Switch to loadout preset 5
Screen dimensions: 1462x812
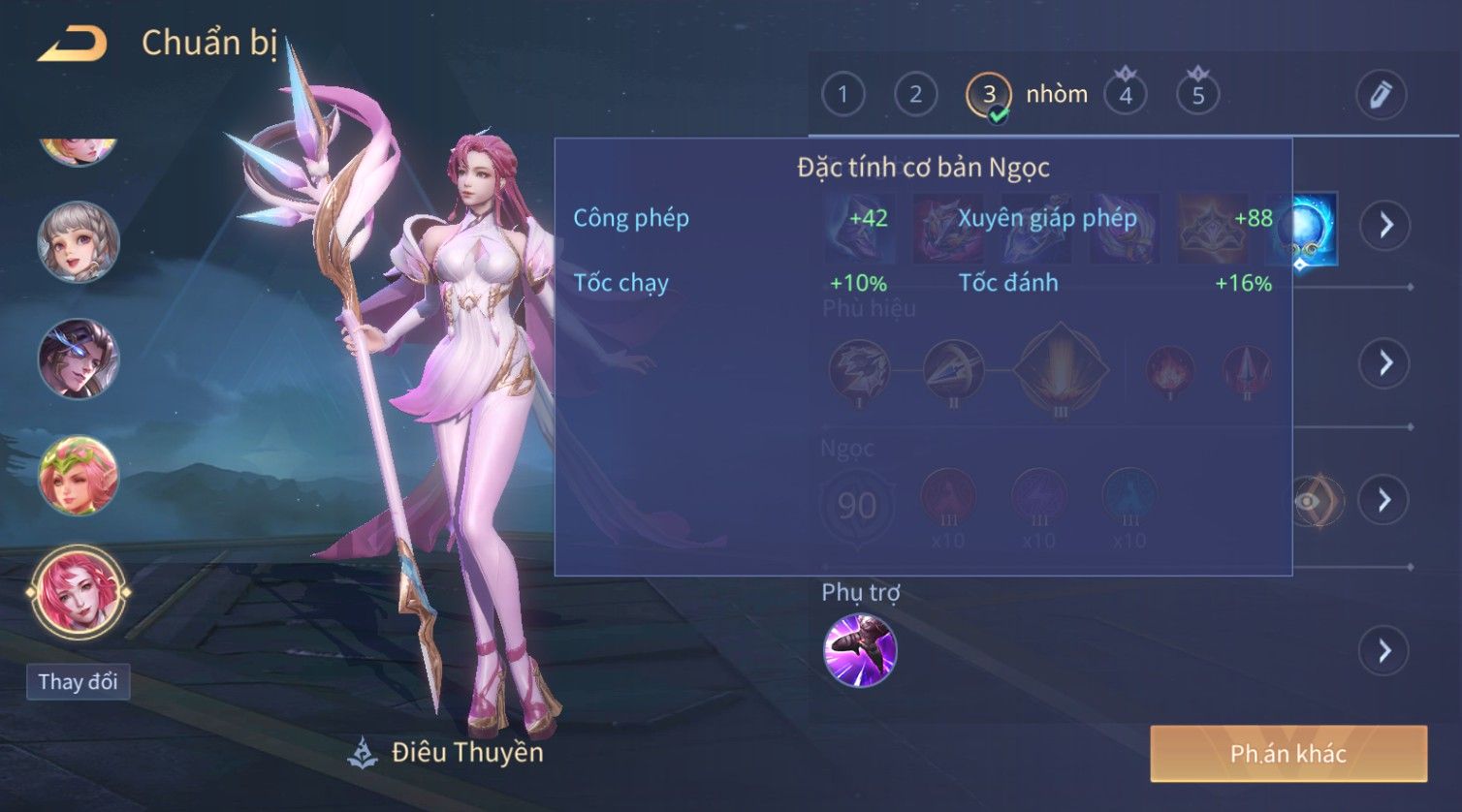pos(1197,95)
